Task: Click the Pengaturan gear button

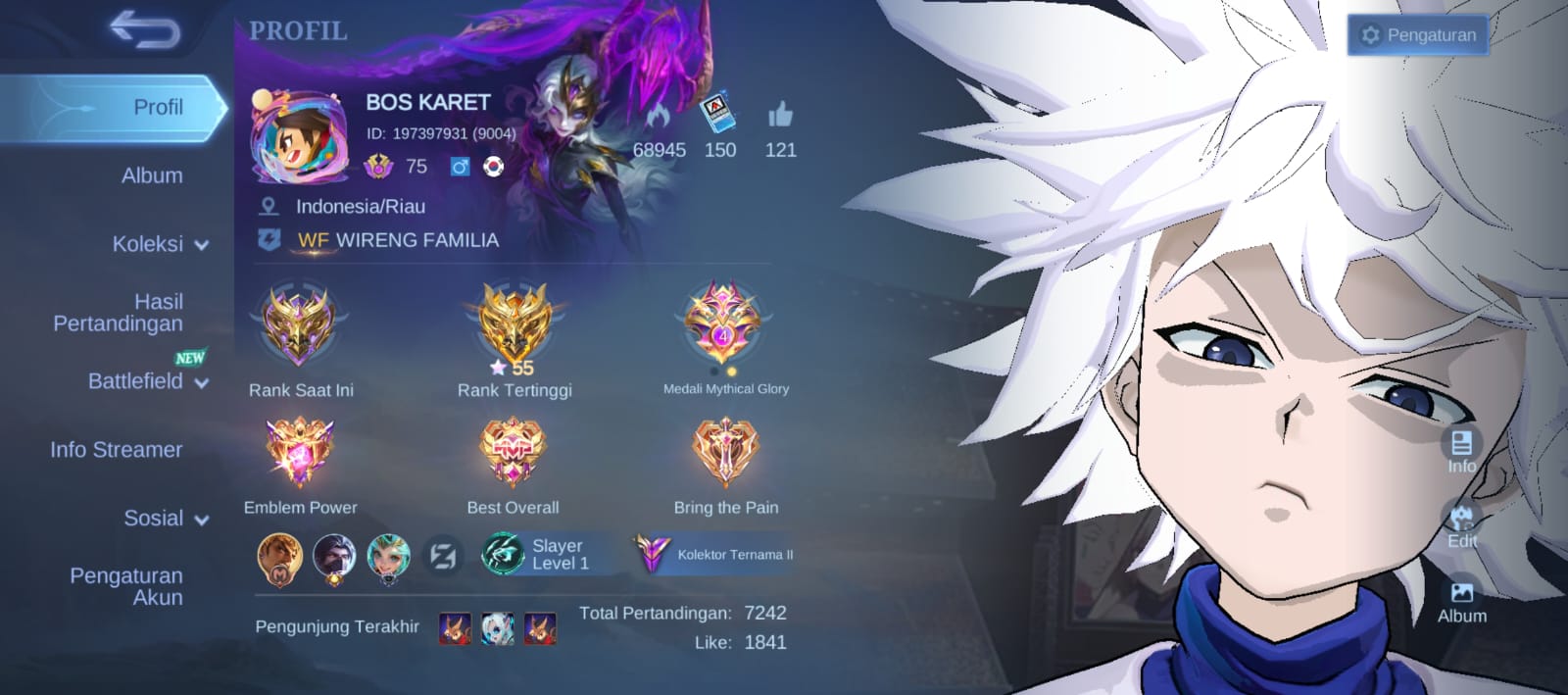Action: (1418, 35)
